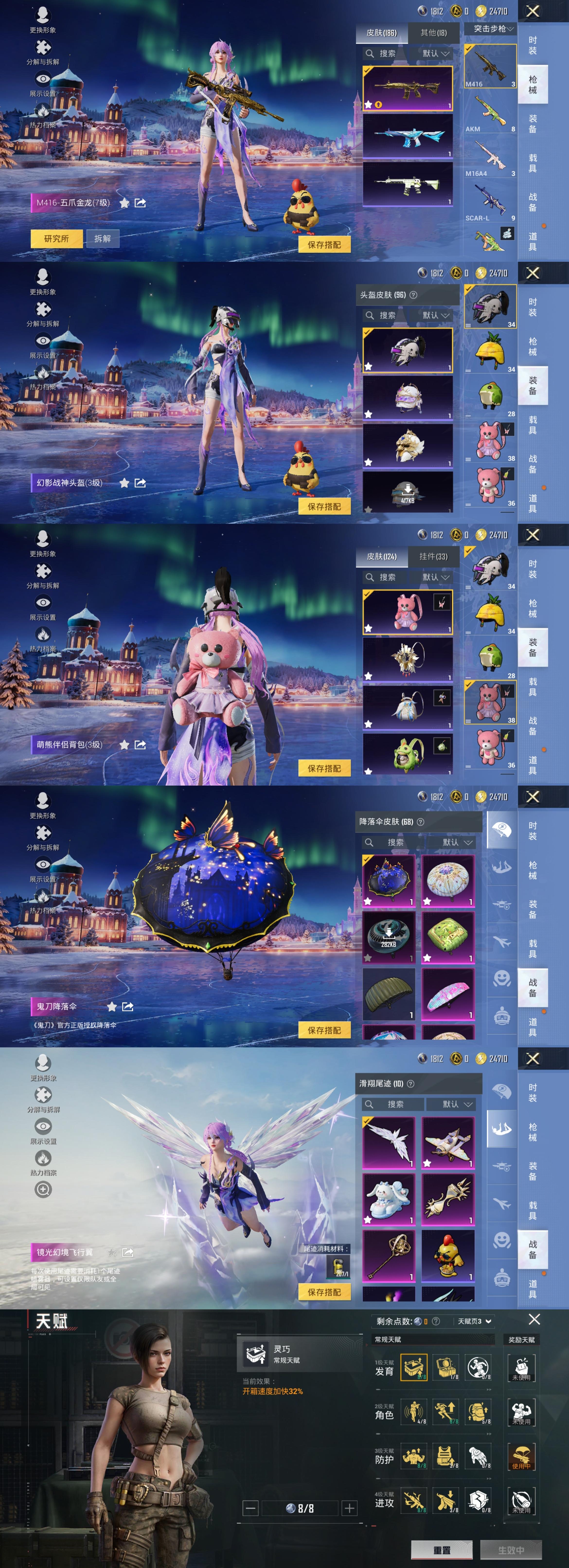Screen dimensions: 569x1568
Task: Select the golden scepter glide trail
Action: tap(388, 1255)
